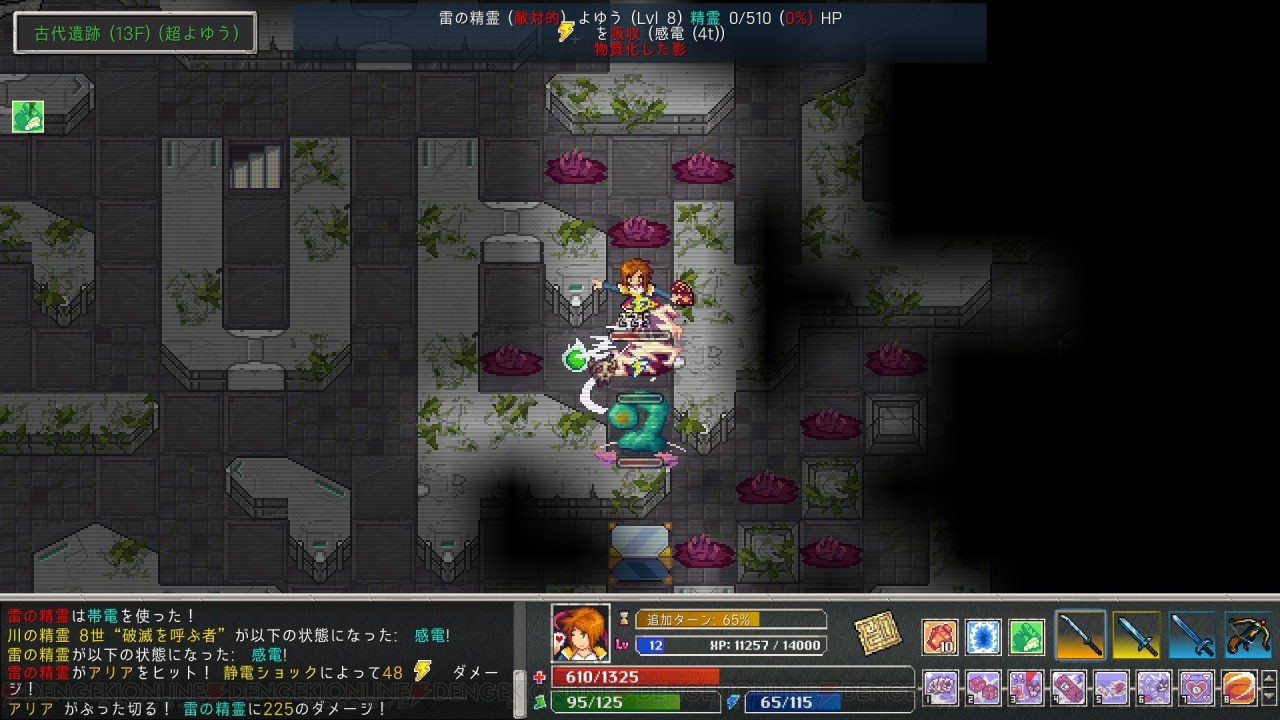Image resolution: width=1280 pixels, height=720 pixels.
Task: Click the up arrow beside the hotbar
Action: pos(1268,678)
